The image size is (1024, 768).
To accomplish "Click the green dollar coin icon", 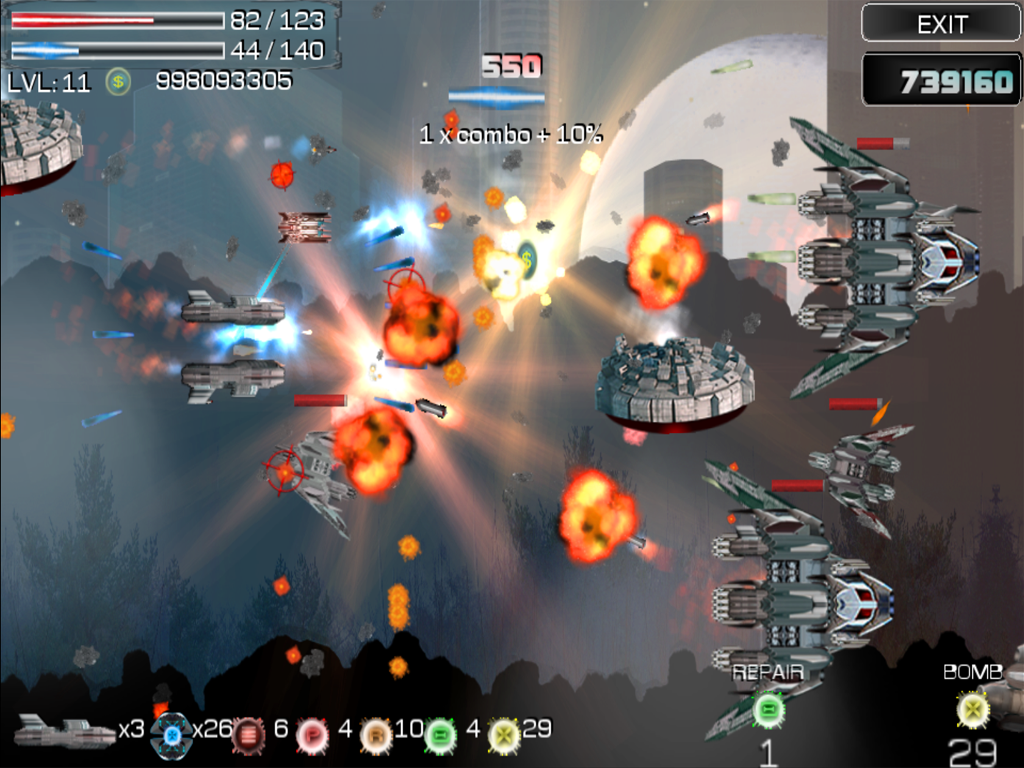I will pos(118,82).
